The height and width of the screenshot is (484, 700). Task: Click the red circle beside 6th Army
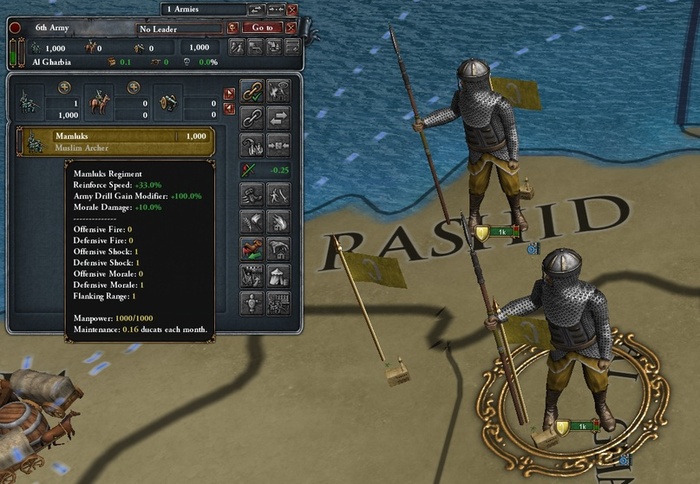point(15,28)
